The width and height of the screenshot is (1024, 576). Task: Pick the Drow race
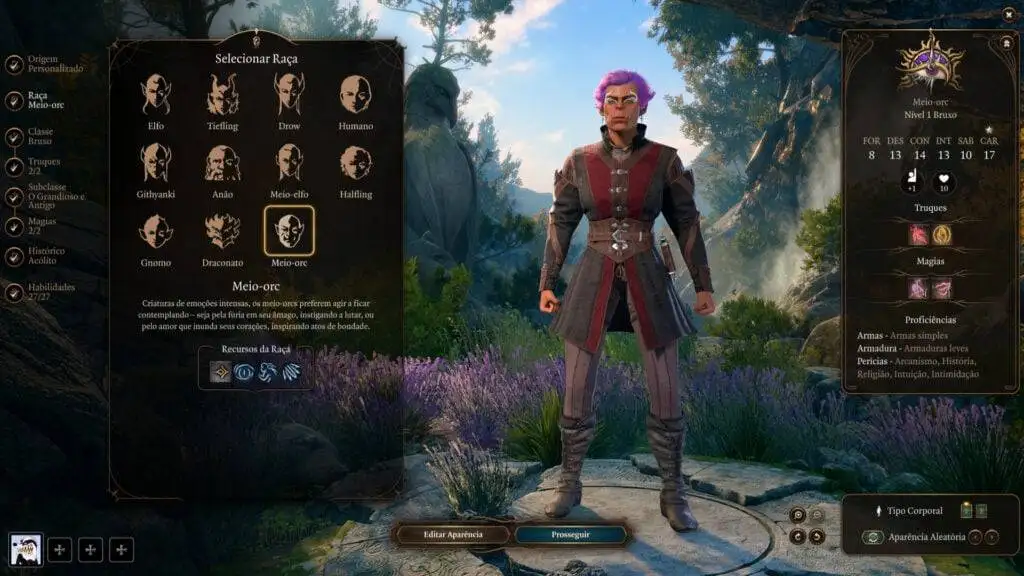(289, 95)
